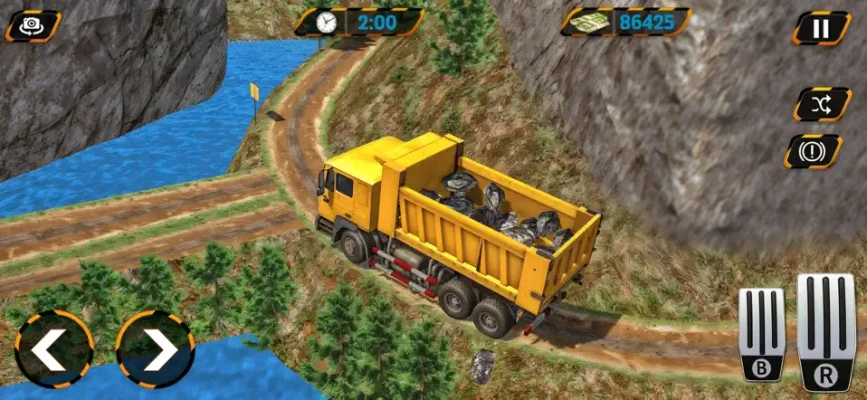Screen dimensions: 867x400
Task: Steer left with the left arrow
Action: pyautogui.click(x=54, y=349)
